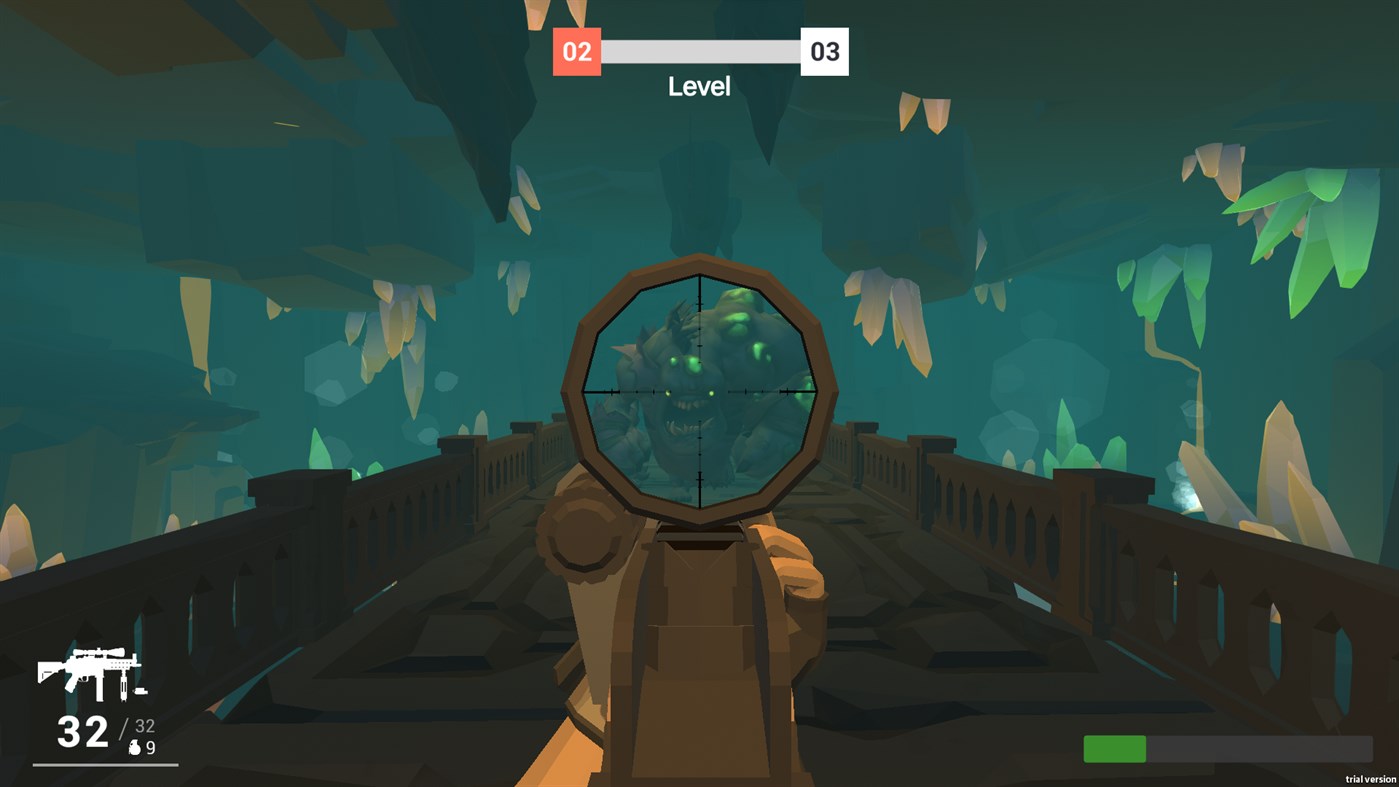
Task: Click the grenade count 9
Action: pos(152,747)
